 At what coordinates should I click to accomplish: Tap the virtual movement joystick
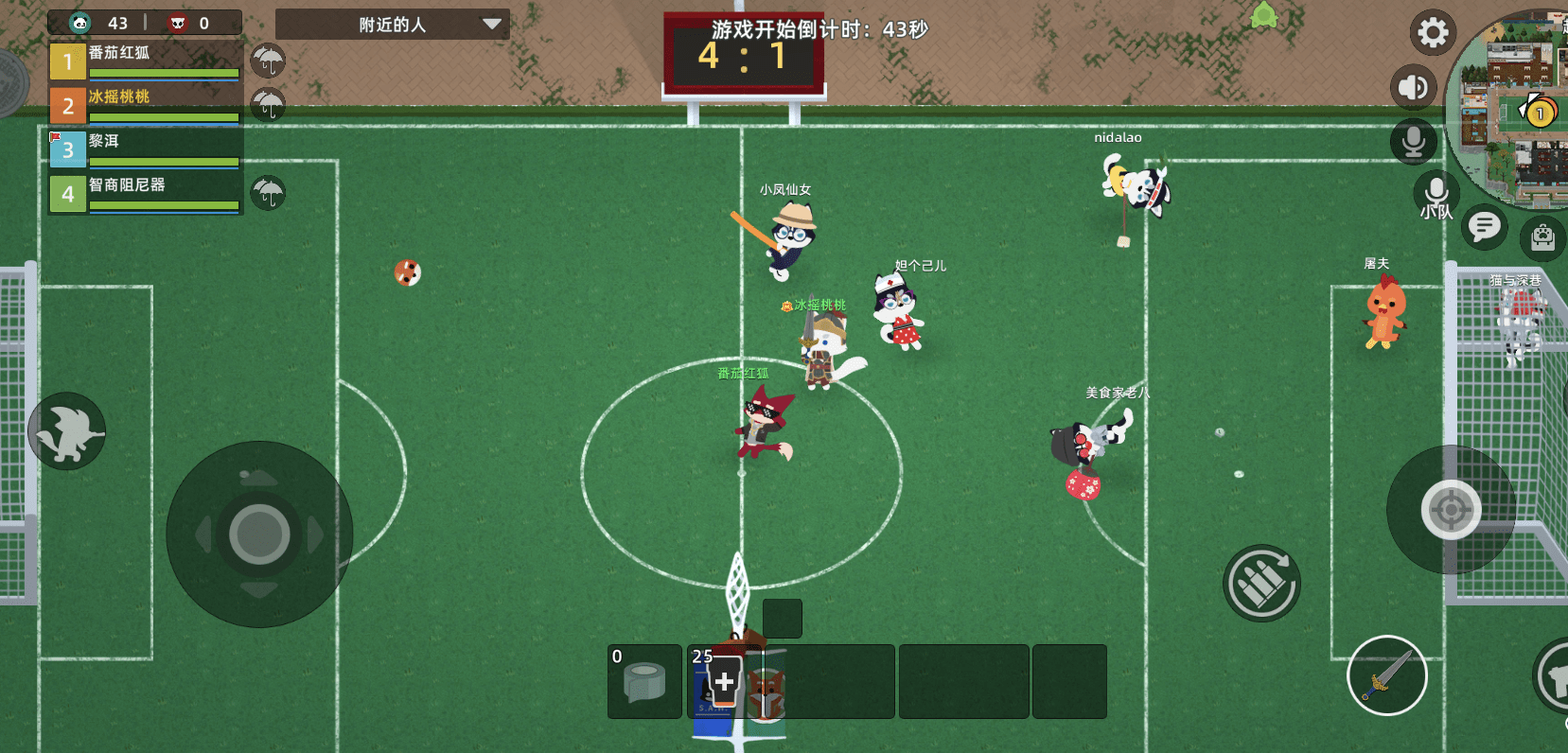click(259, 534)
